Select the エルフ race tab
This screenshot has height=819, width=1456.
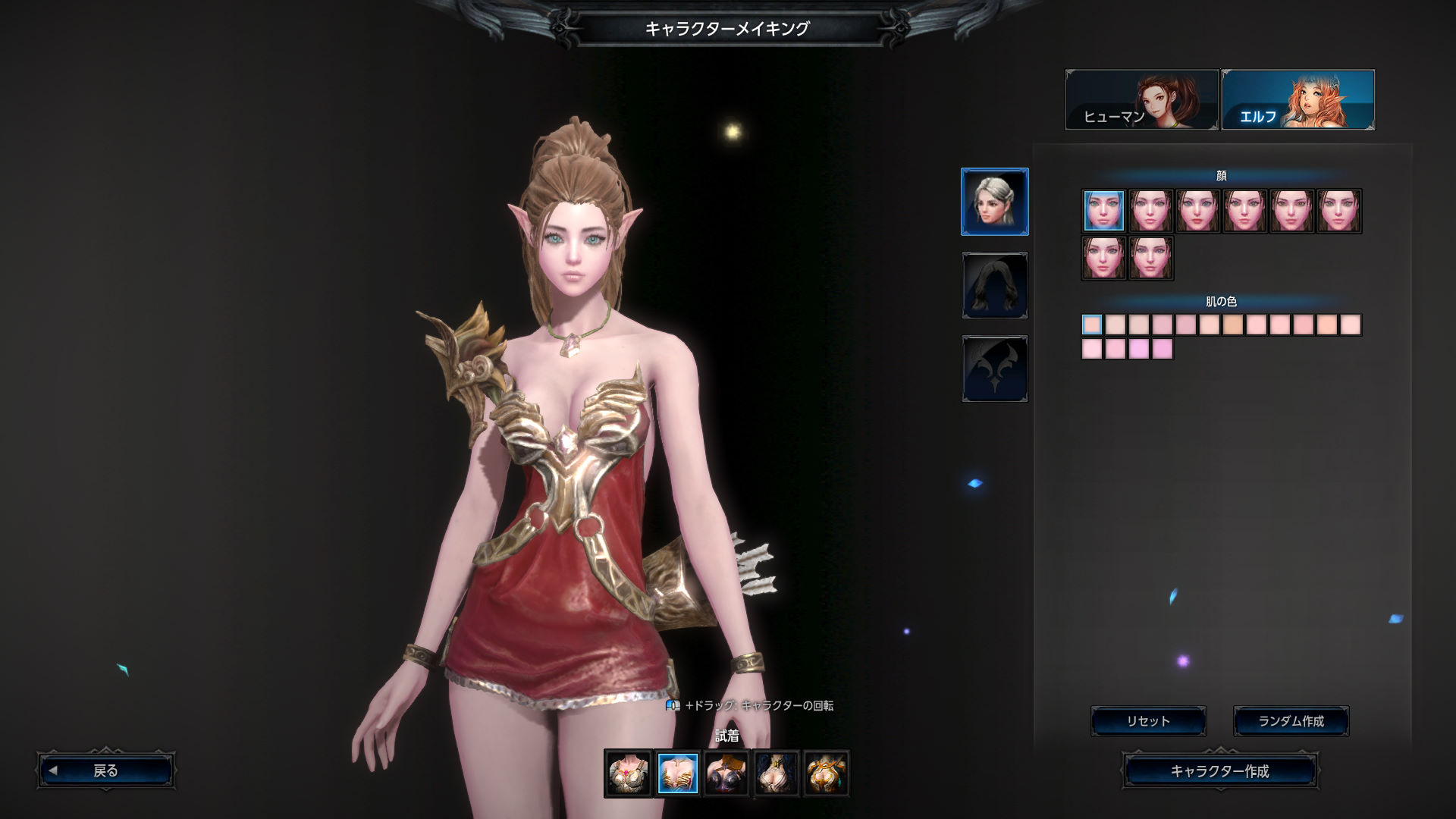(x=1298, y=100)
